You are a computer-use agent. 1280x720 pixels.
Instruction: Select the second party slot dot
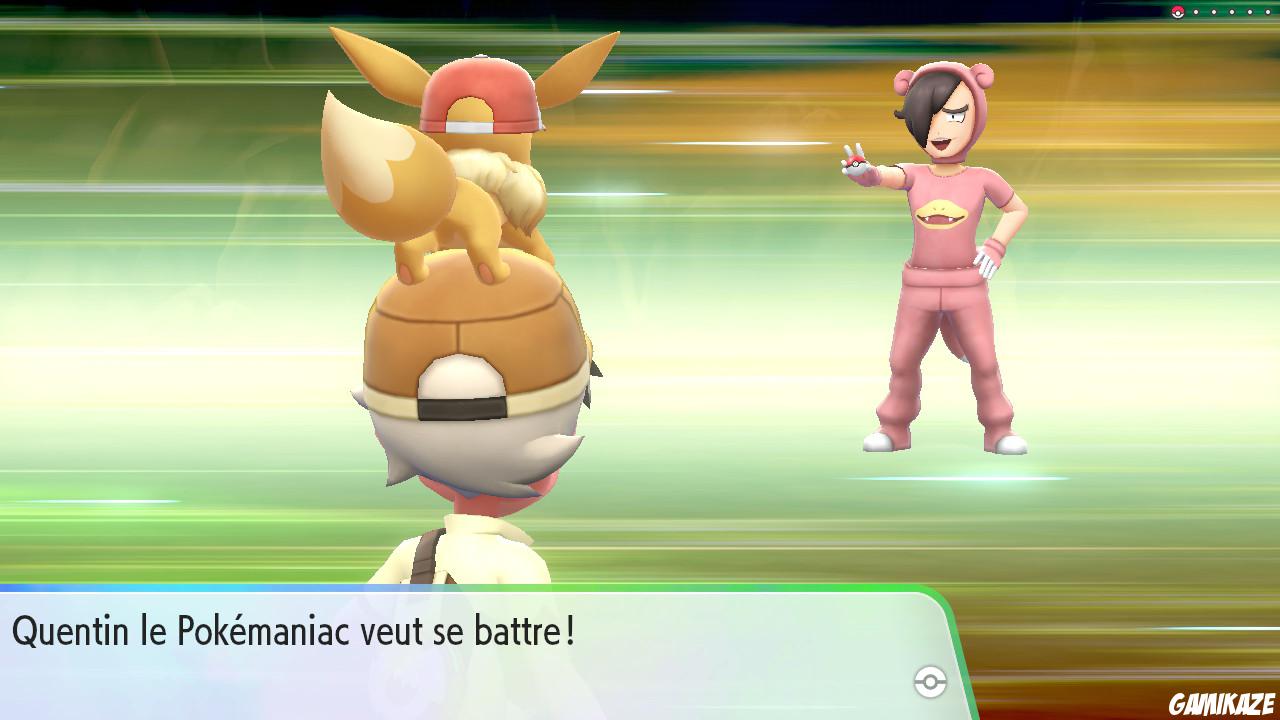point(1214,12)
